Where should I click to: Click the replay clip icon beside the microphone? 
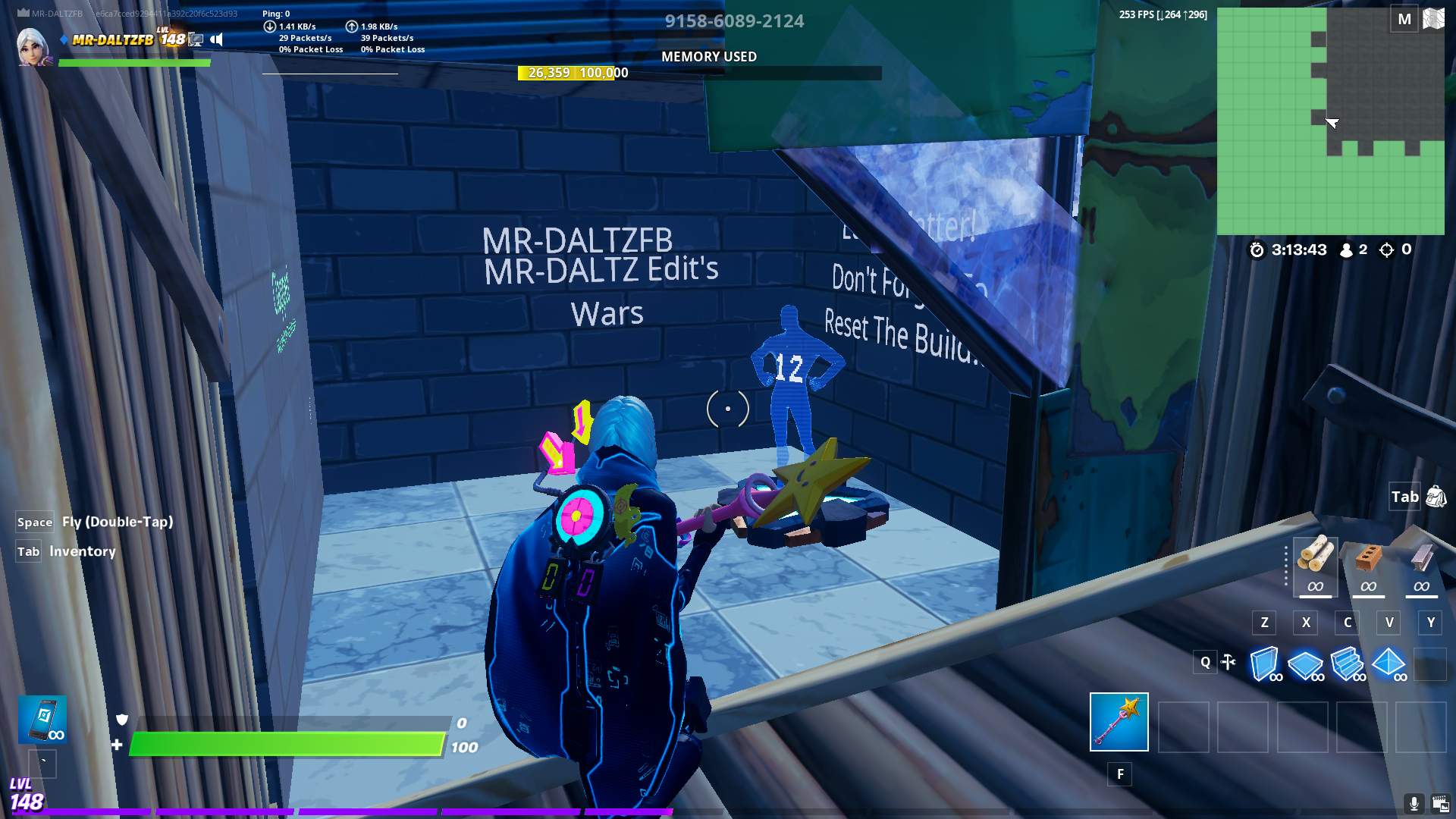point(1440,803)
